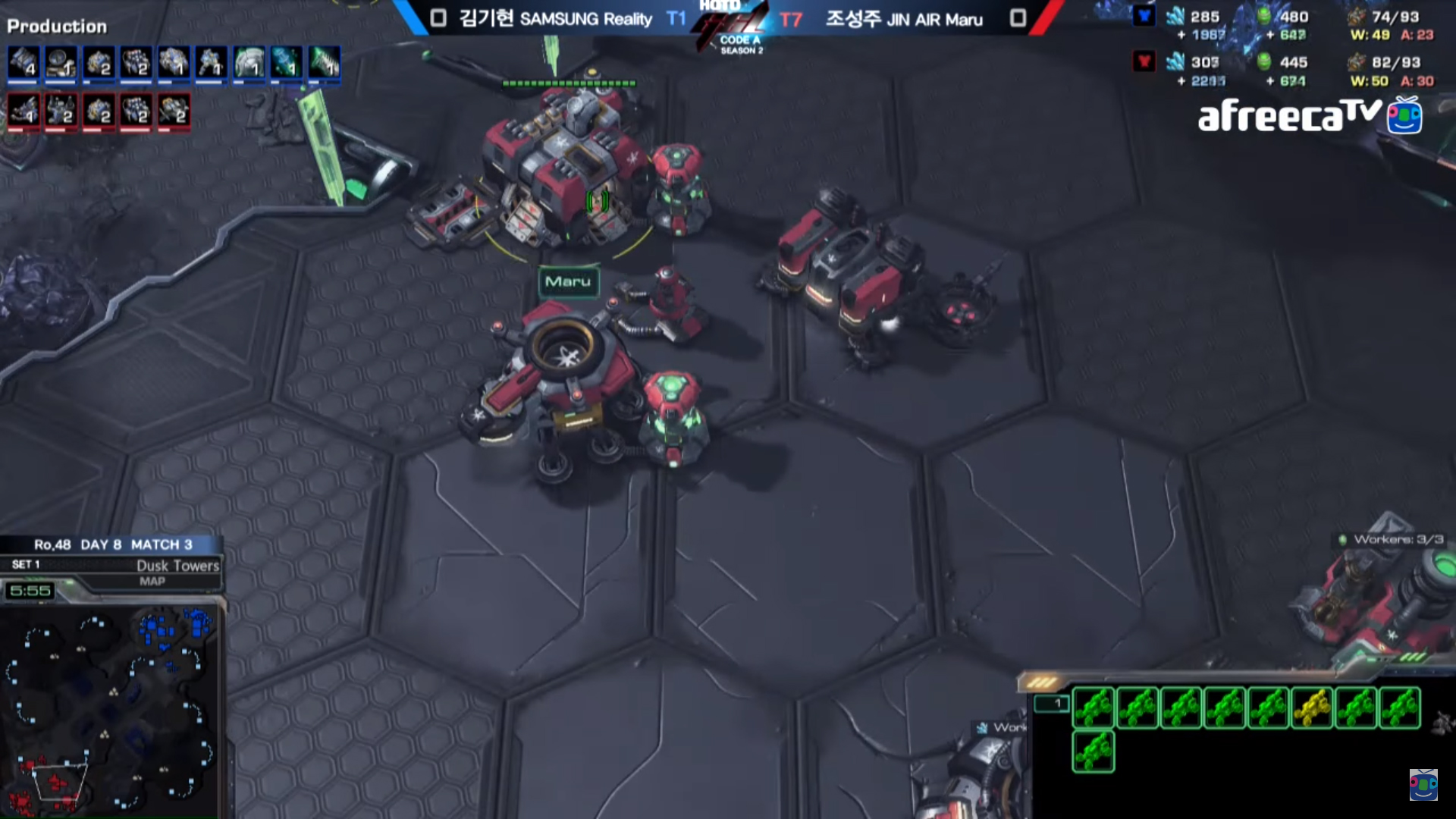This screenshot has width=1456, height=819.
Task: Open the green jagged-blade upgrade in blue production
Action: 325,62
